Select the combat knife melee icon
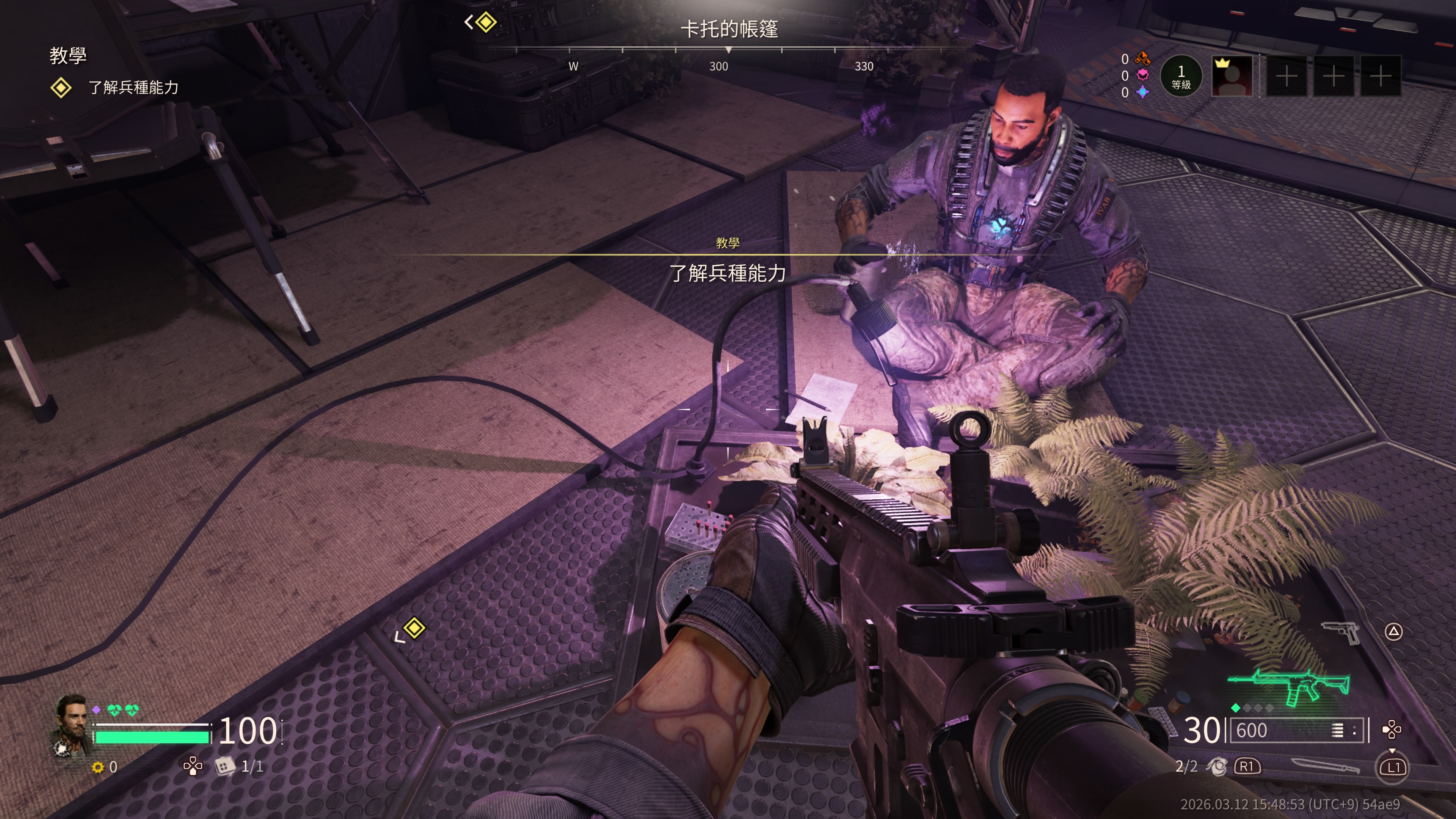 (1326, 766)
